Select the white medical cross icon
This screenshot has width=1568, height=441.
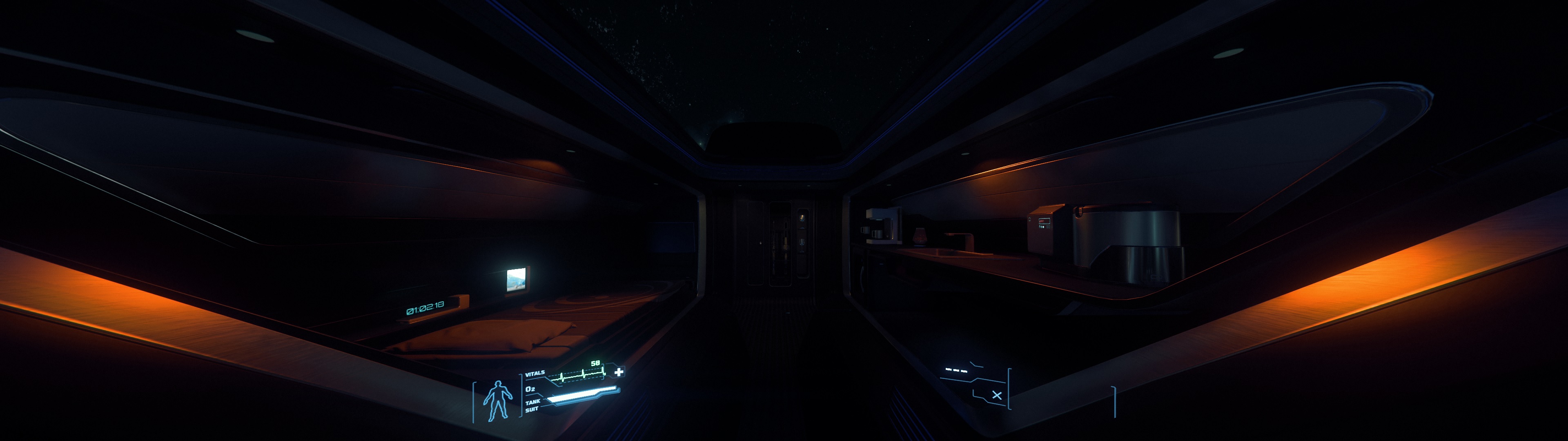tap(619, 372)
